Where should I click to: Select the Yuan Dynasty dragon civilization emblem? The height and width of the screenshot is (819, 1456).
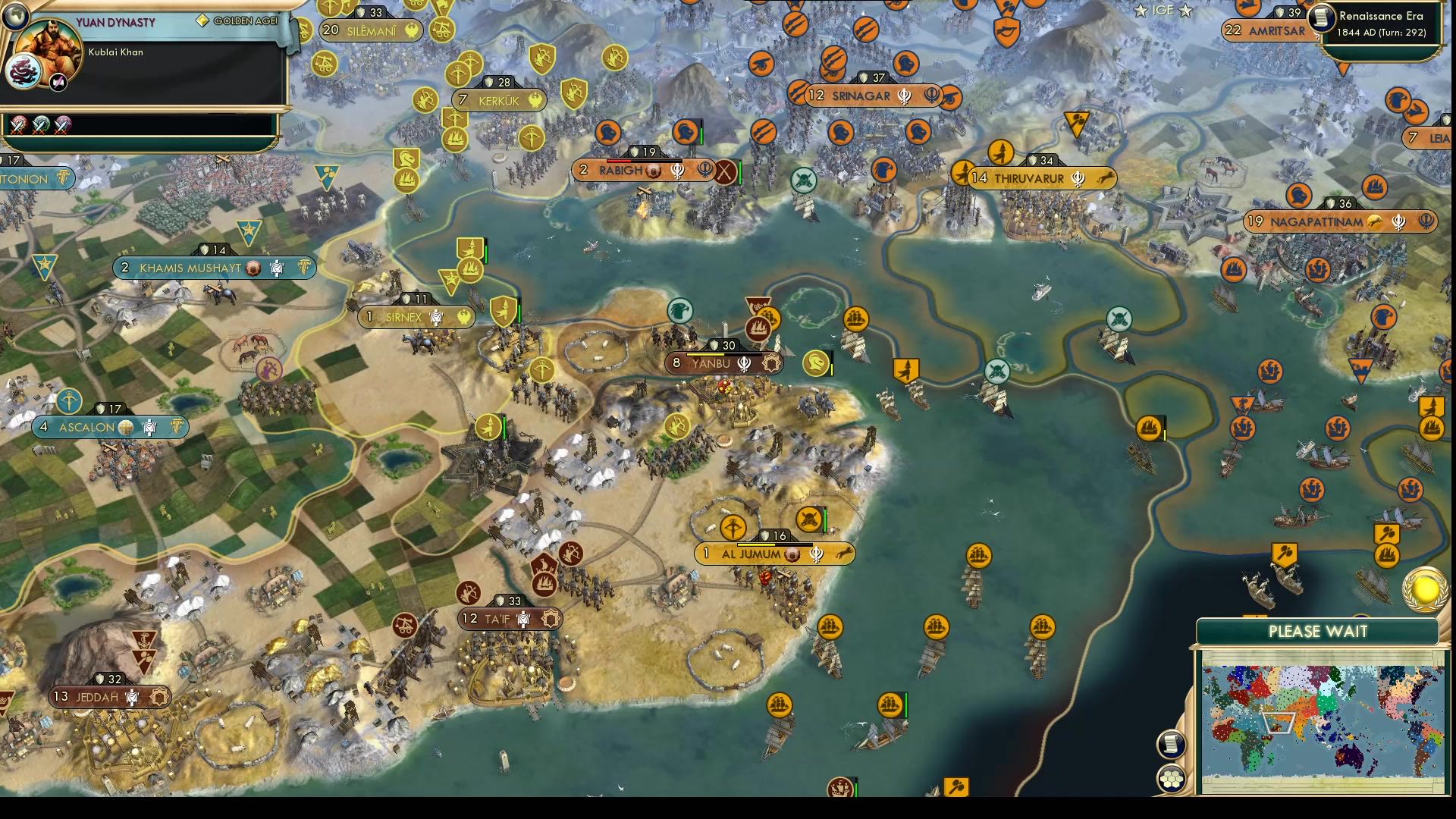coord(26,70)
